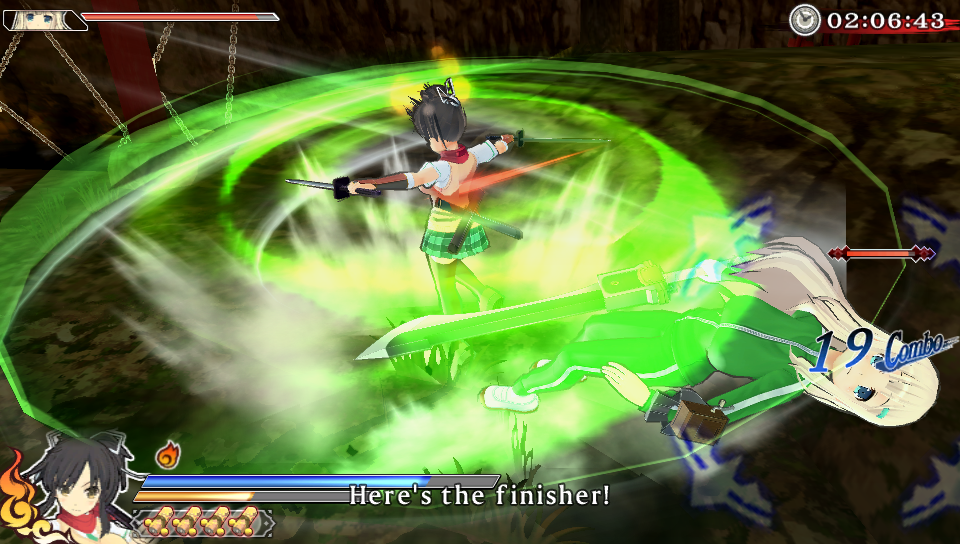This screenshot has width=960, height=544.
Task: Click the flame status icon
Action: click(167, 457)
